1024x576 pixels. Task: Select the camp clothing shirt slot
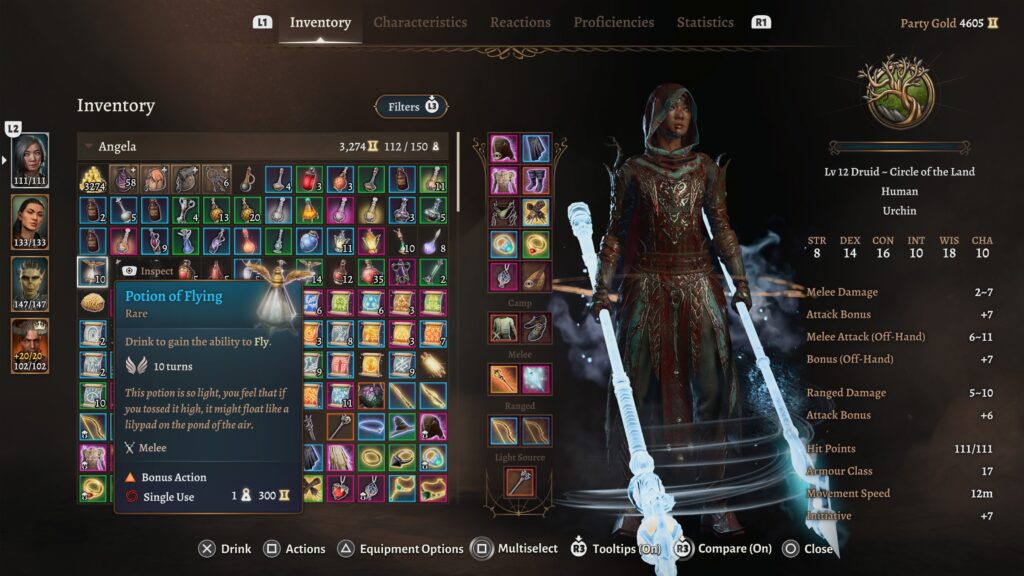(504, 327)
